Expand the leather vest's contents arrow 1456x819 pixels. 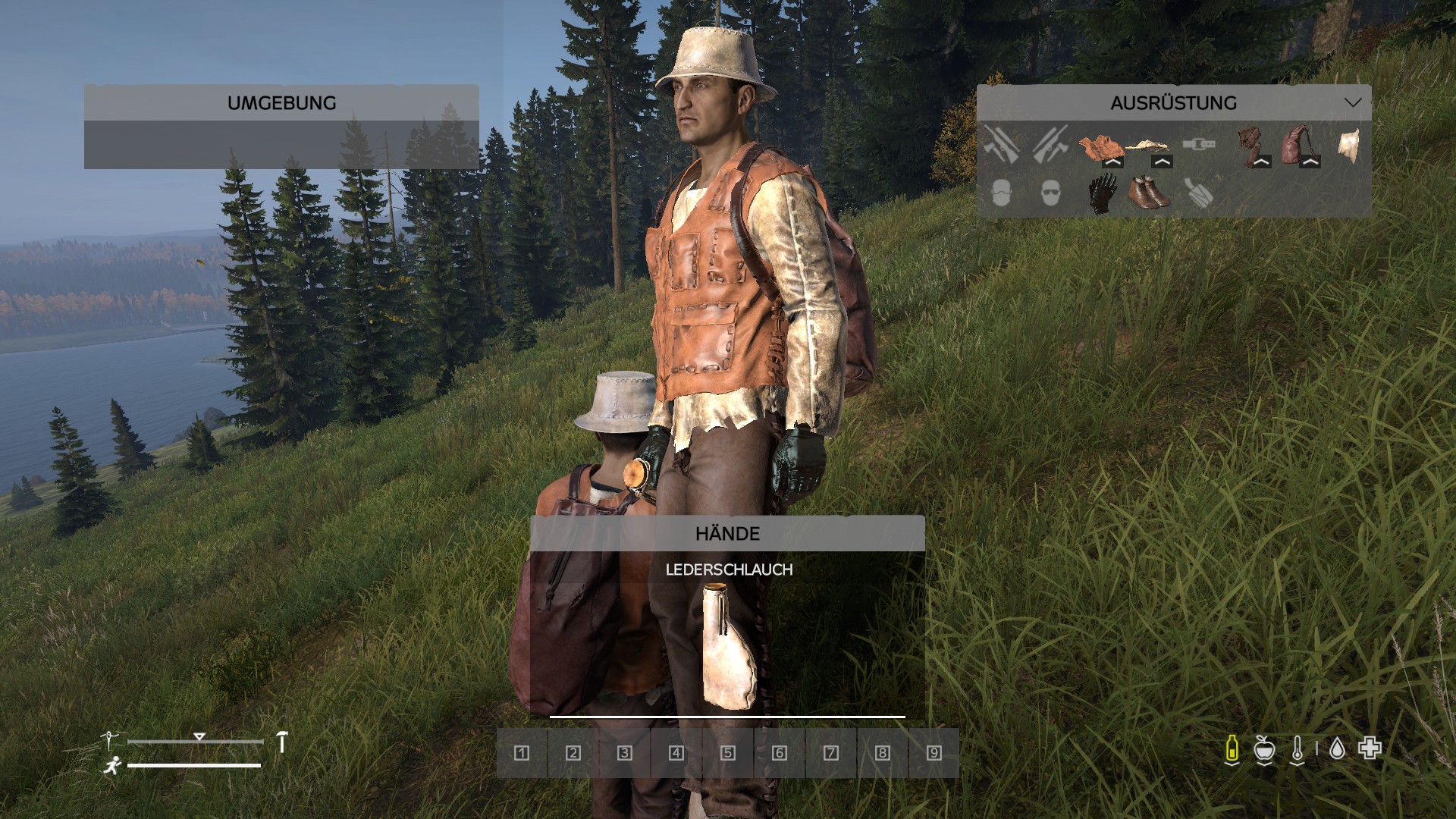coord(1112,162)
